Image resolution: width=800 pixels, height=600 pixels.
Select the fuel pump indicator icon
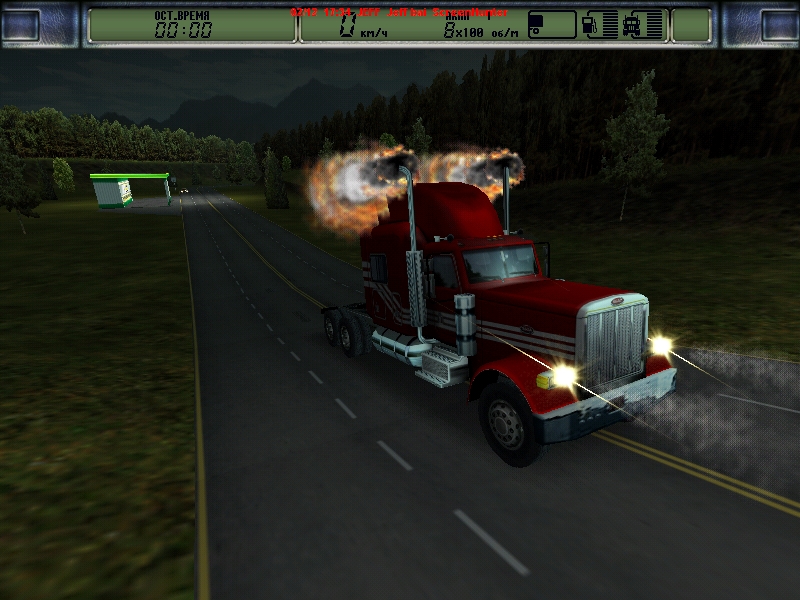[598, 25]
